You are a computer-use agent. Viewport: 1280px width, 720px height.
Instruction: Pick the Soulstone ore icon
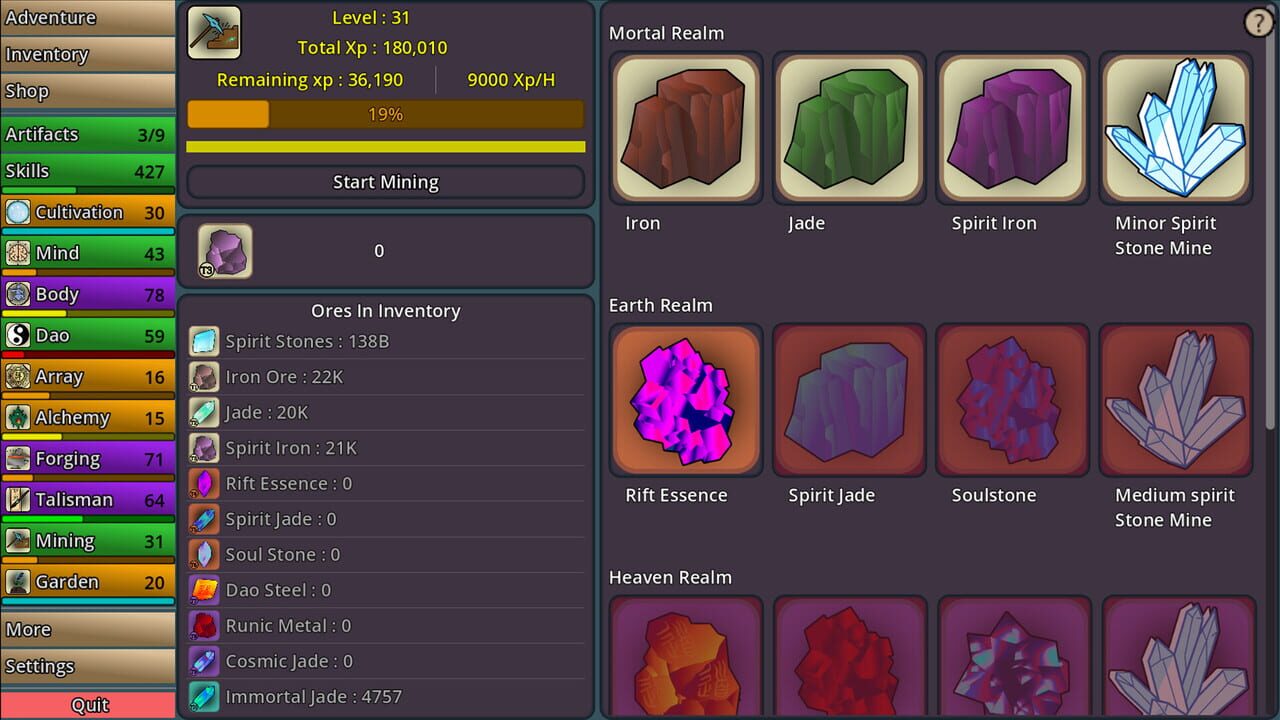(x=1012, y=400)
